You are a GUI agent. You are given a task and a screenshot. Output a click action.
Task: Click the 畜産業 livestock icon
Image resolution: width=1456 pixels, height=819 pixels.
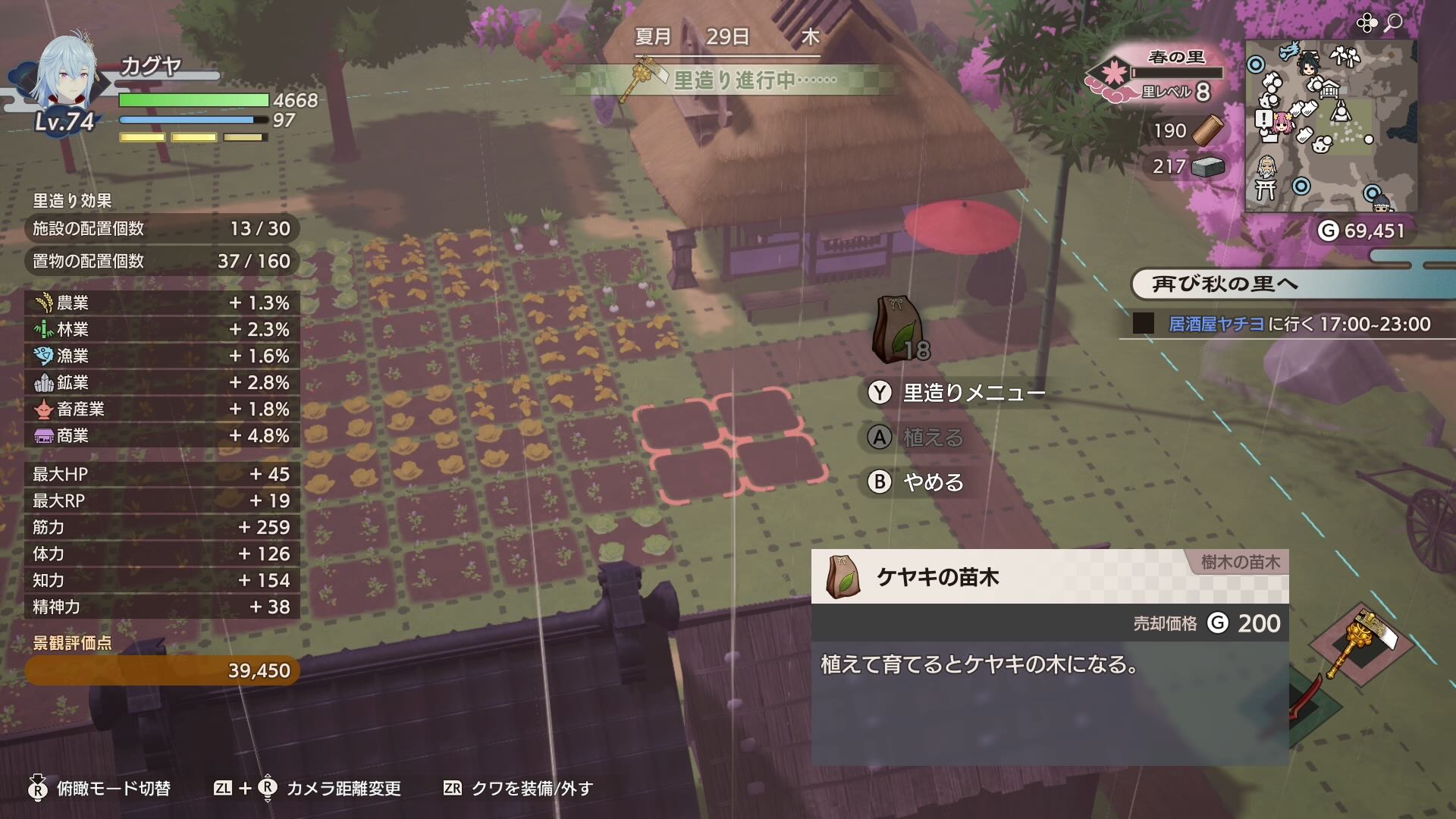click(x=42, y=409)
